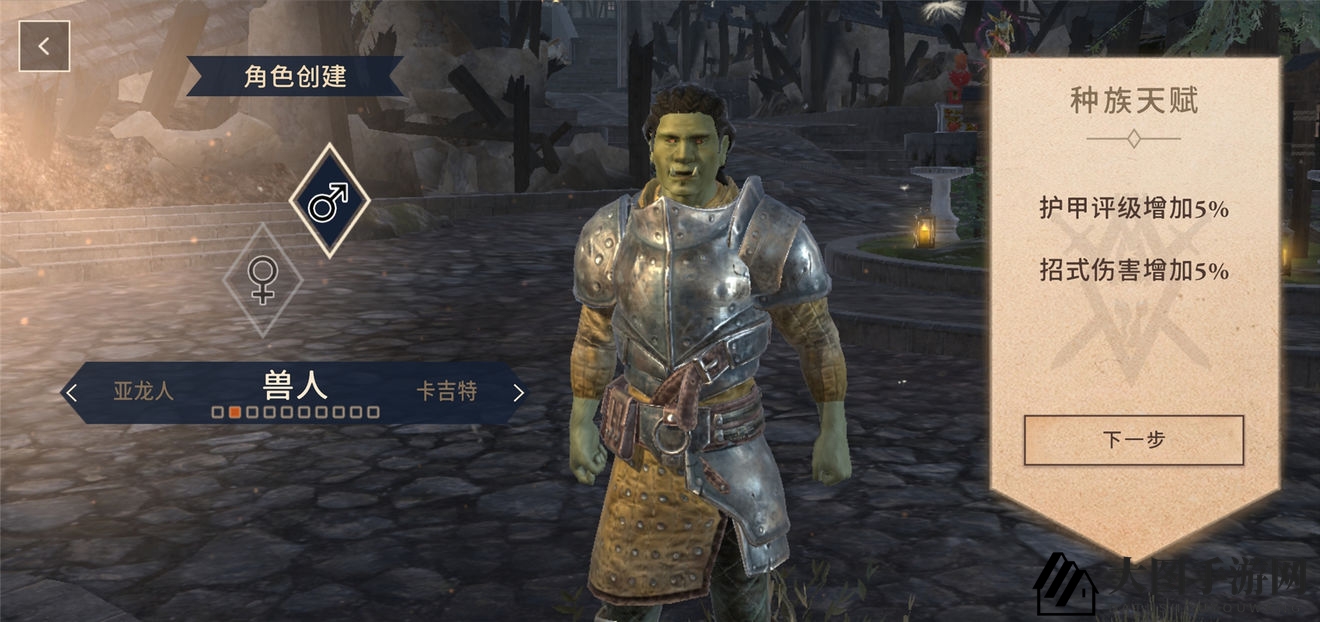Choose the female gender symbol

262,279
